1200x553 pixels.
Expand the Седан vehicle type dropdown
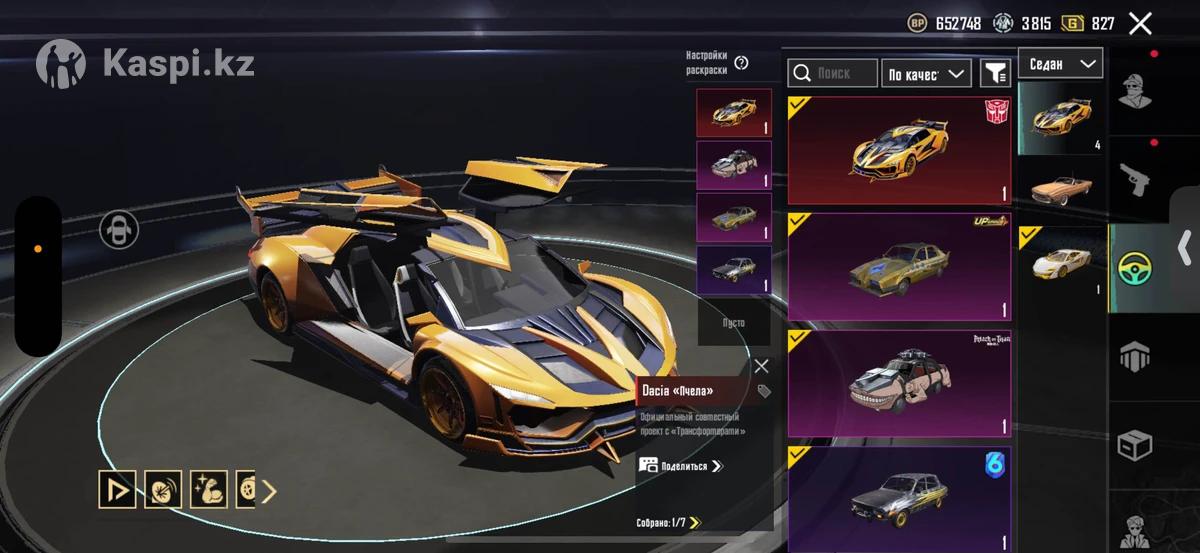1060,63
